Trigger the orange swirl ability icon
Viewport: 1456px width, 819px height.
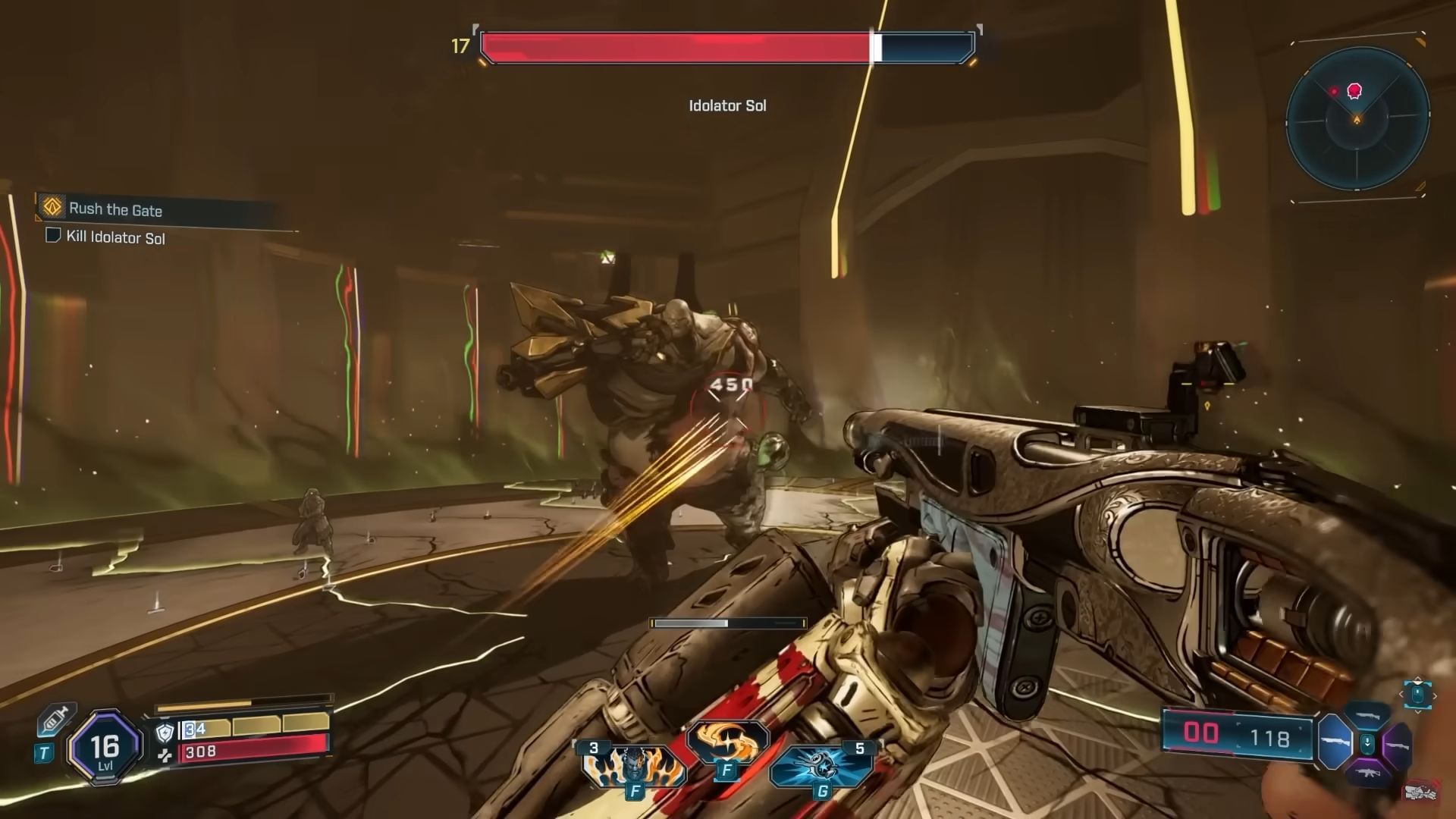coord(726,742)
